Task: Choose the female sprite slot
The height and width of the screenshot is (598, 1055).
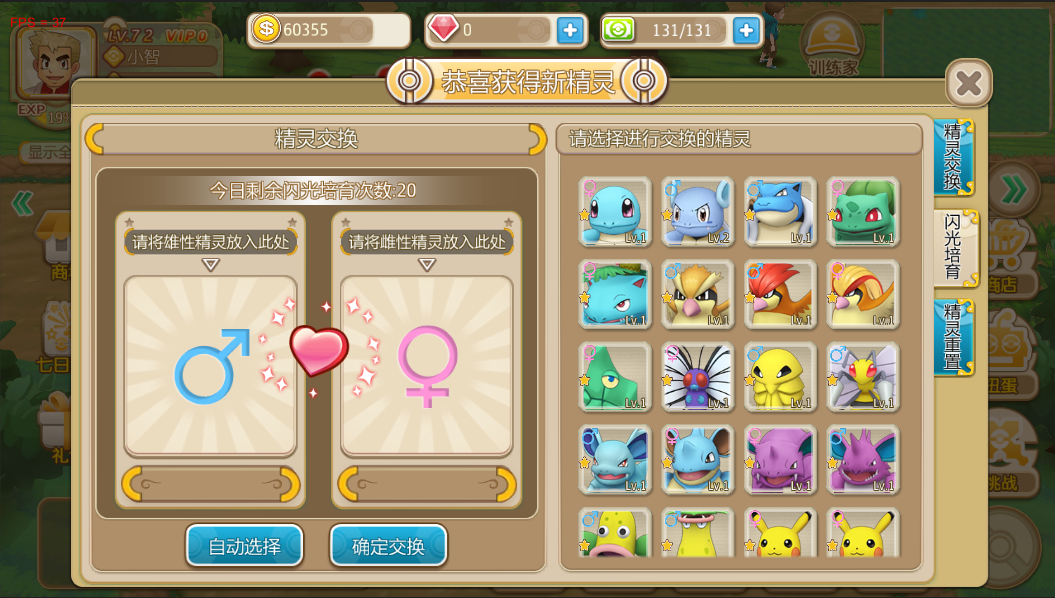Action: click(427, 366)
